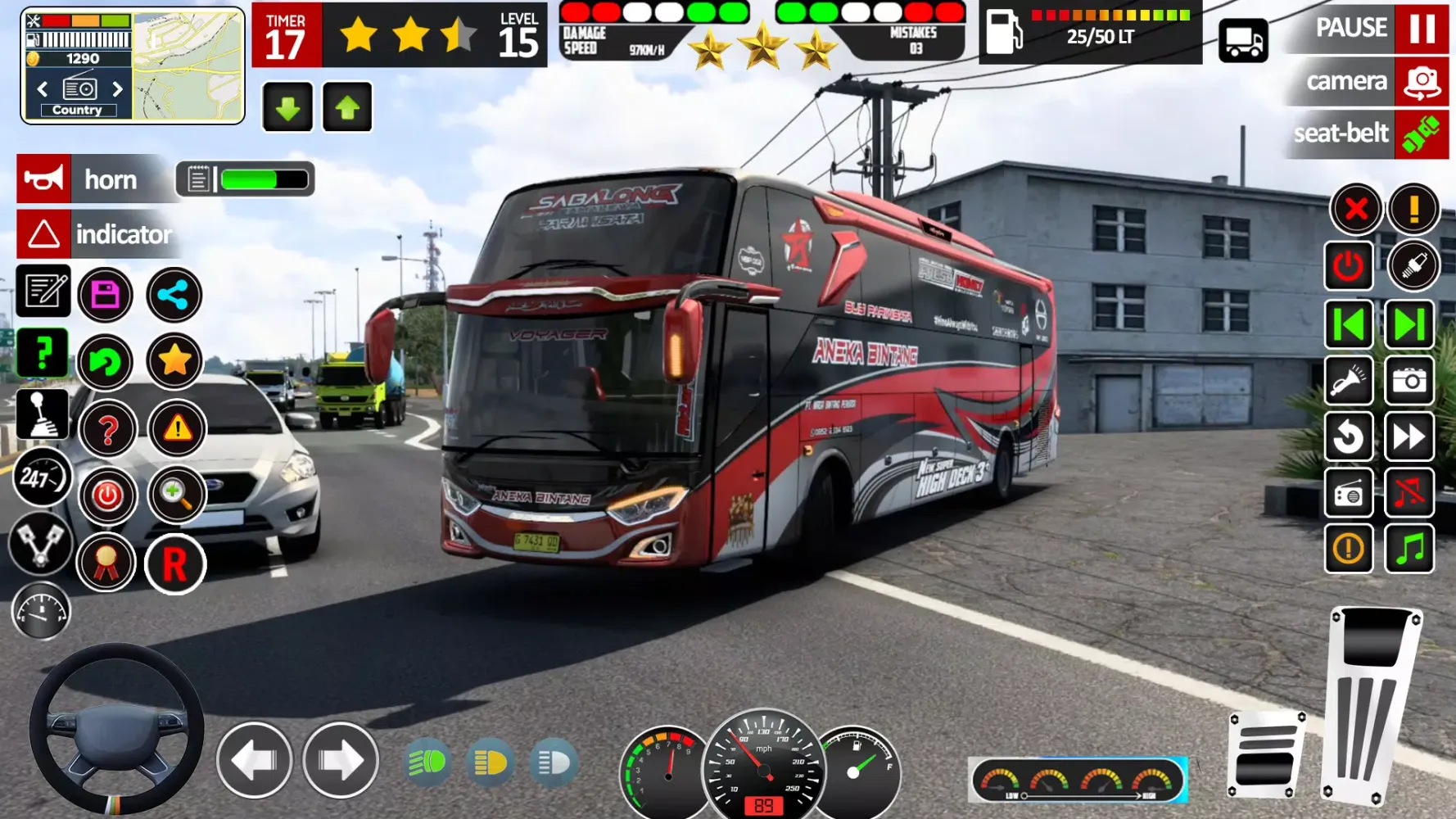Turn on the indicator
Viewport: 1456px width, 819px height.
[44, 234]
